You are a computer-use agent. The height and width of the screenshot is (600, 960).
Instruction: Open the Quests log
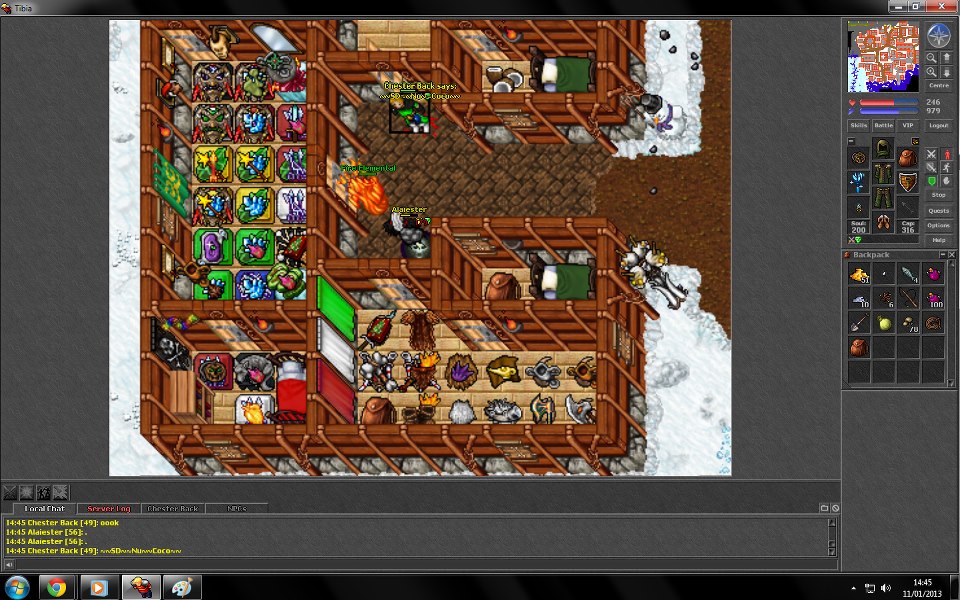click(x=938, y=210)
